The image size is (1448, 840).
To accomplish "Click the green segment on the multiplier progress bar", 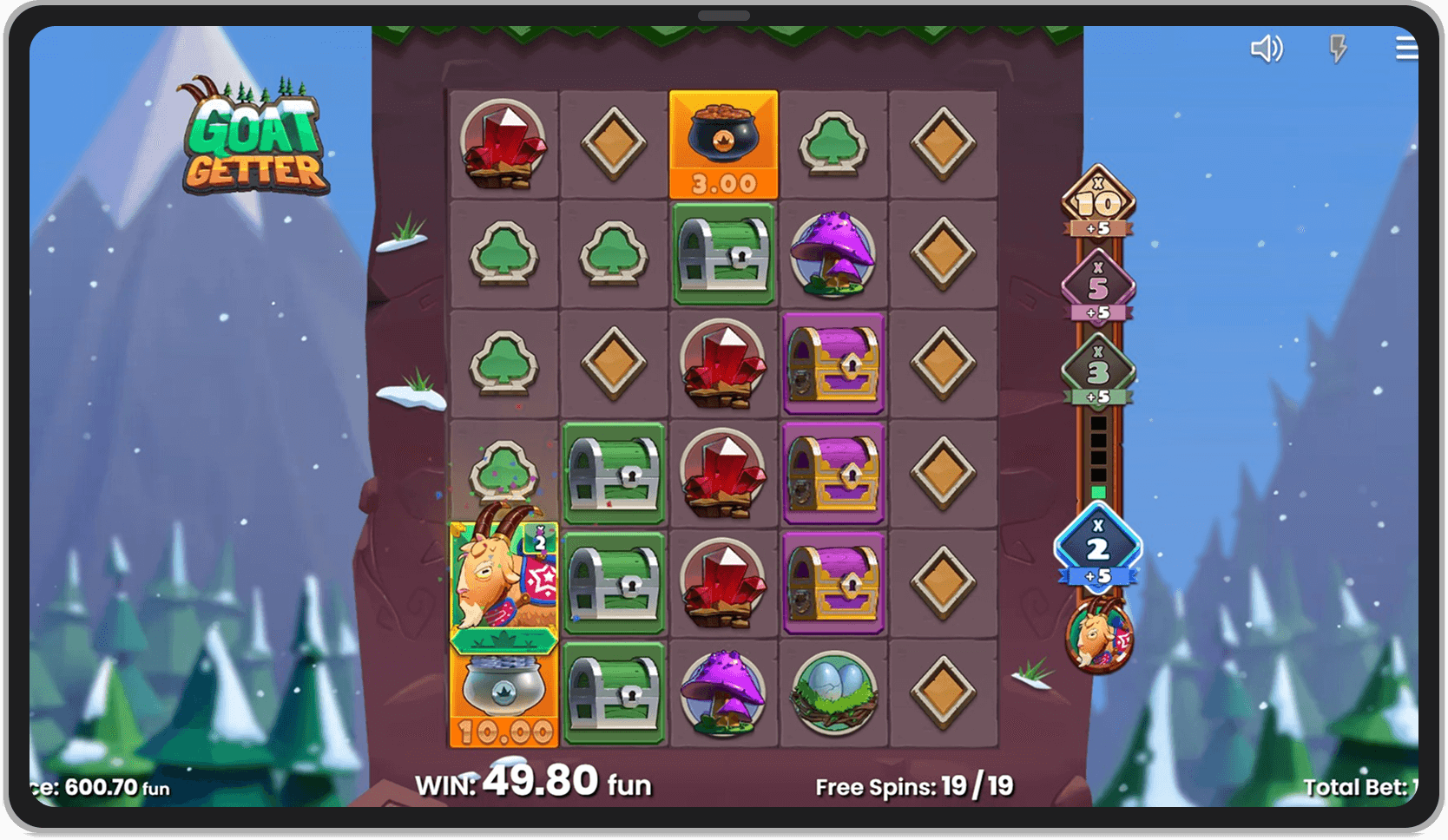I will (1098, 490).
